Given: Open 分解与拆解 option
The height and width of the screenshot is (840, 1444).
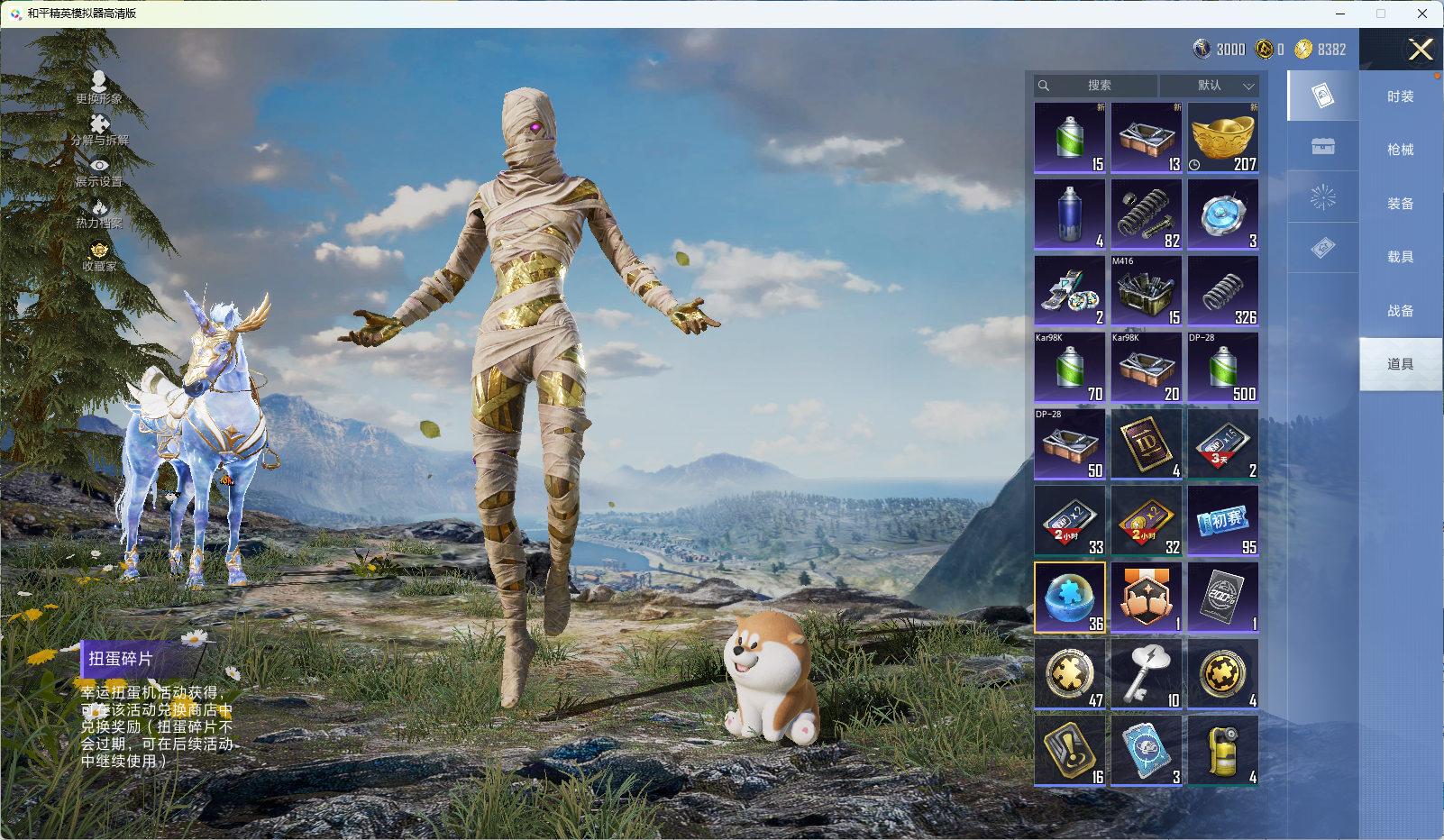Looking at the screenshot, I should [x=99, y=130].
